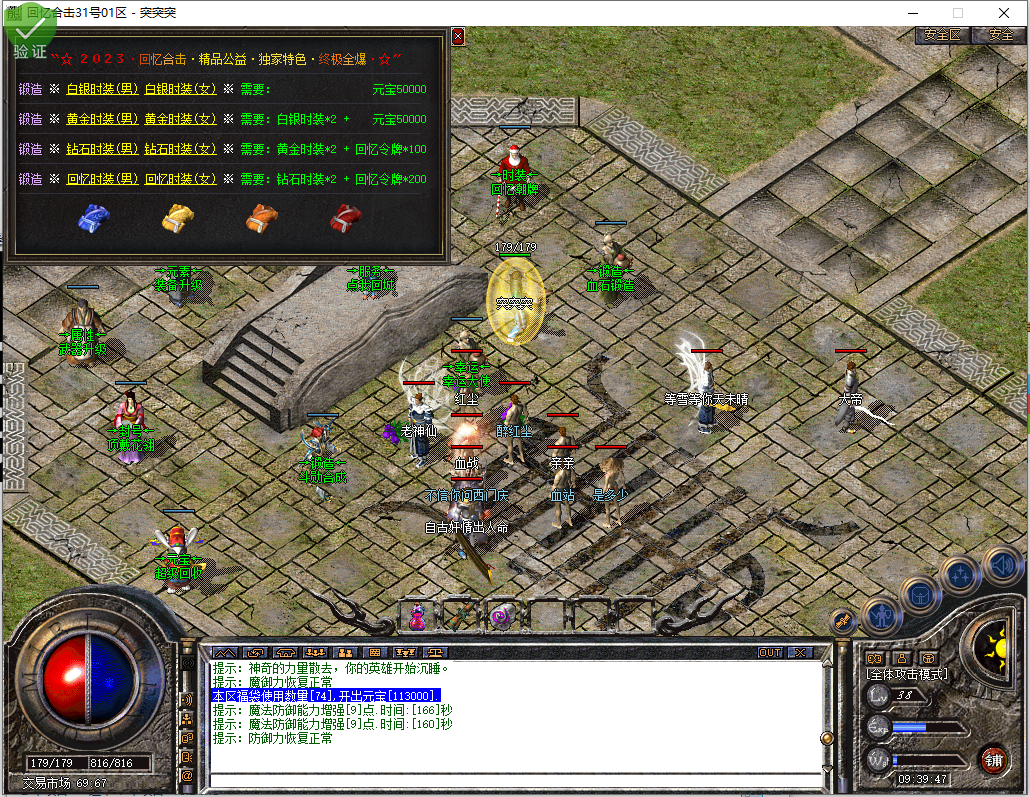The image size is (1030, 797).
Task: Choose the 黄金时装(男) forging option
Action: 102,119
